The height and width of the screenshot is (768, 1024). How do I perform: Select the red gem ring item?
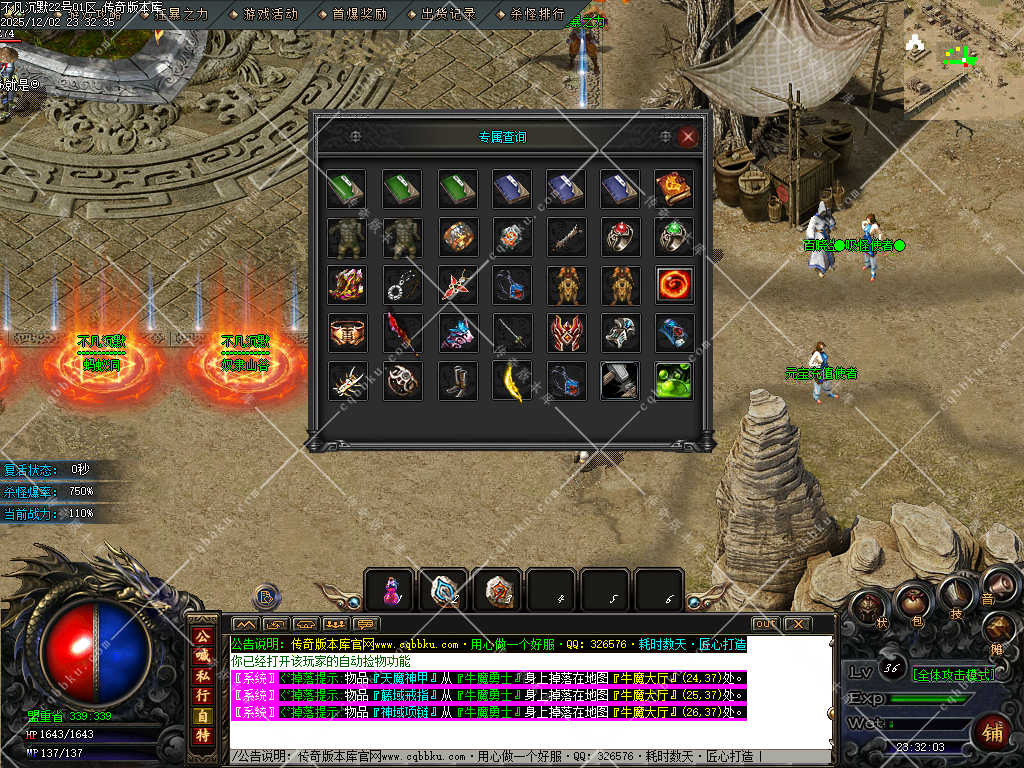coord(620,237)
